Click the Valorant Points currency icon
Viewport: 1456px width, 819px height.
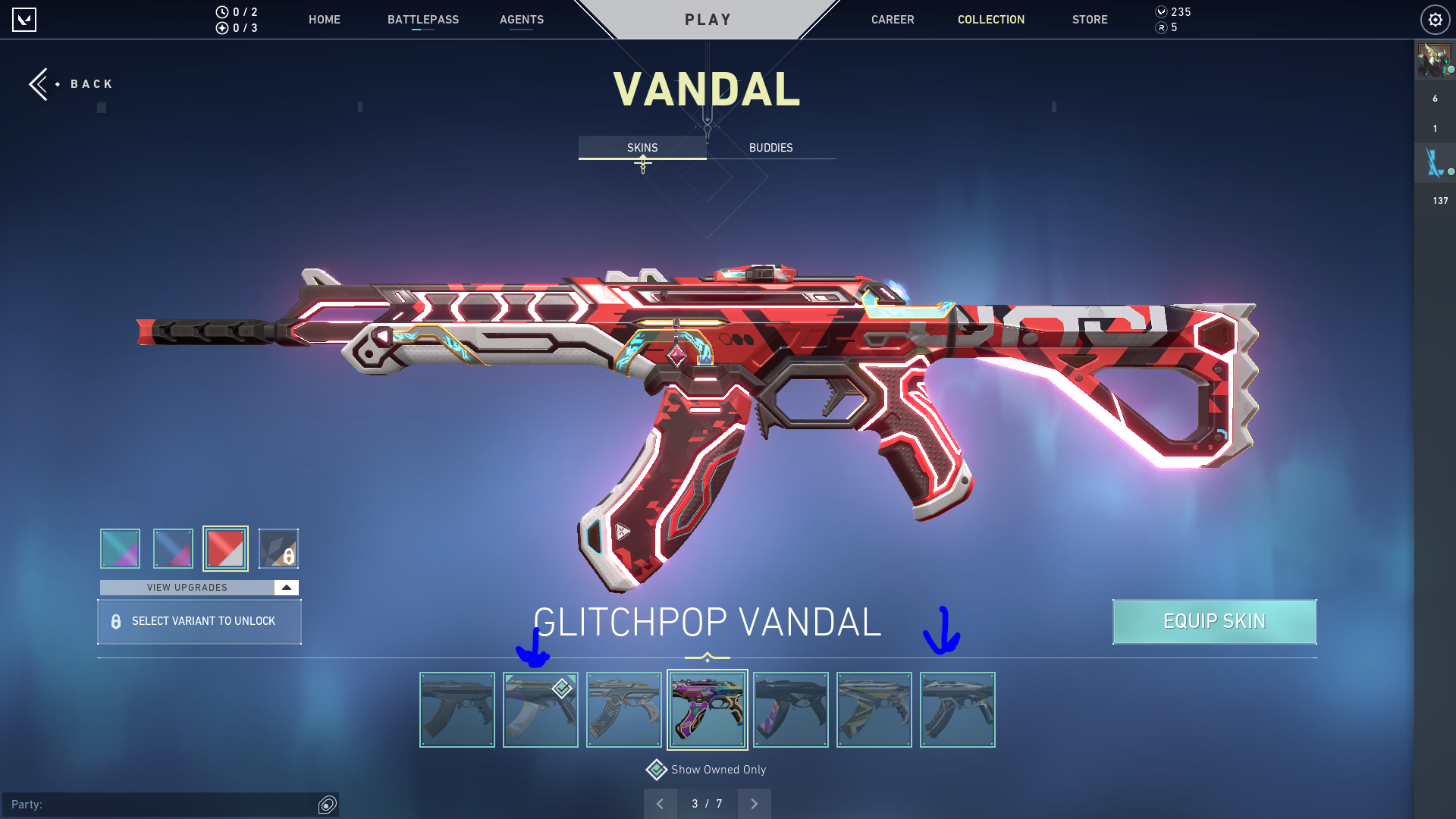tap(1161, 12)
